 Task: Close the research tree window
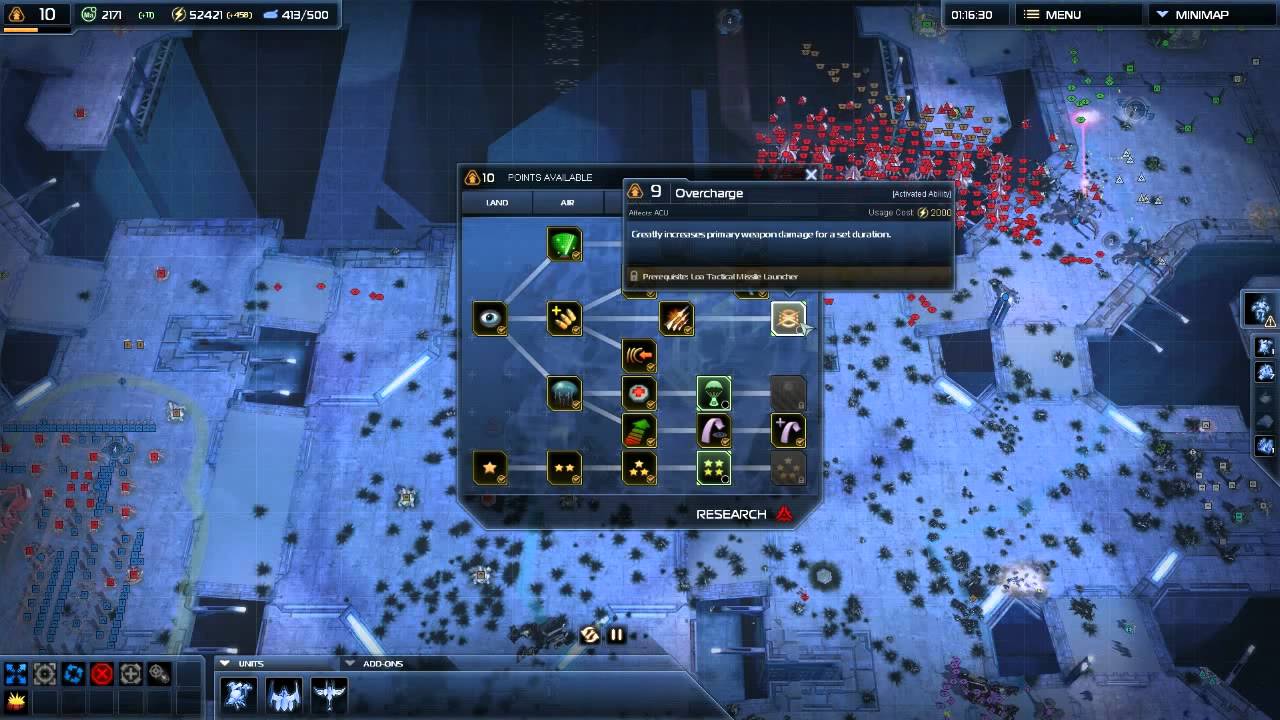[811, 175]
